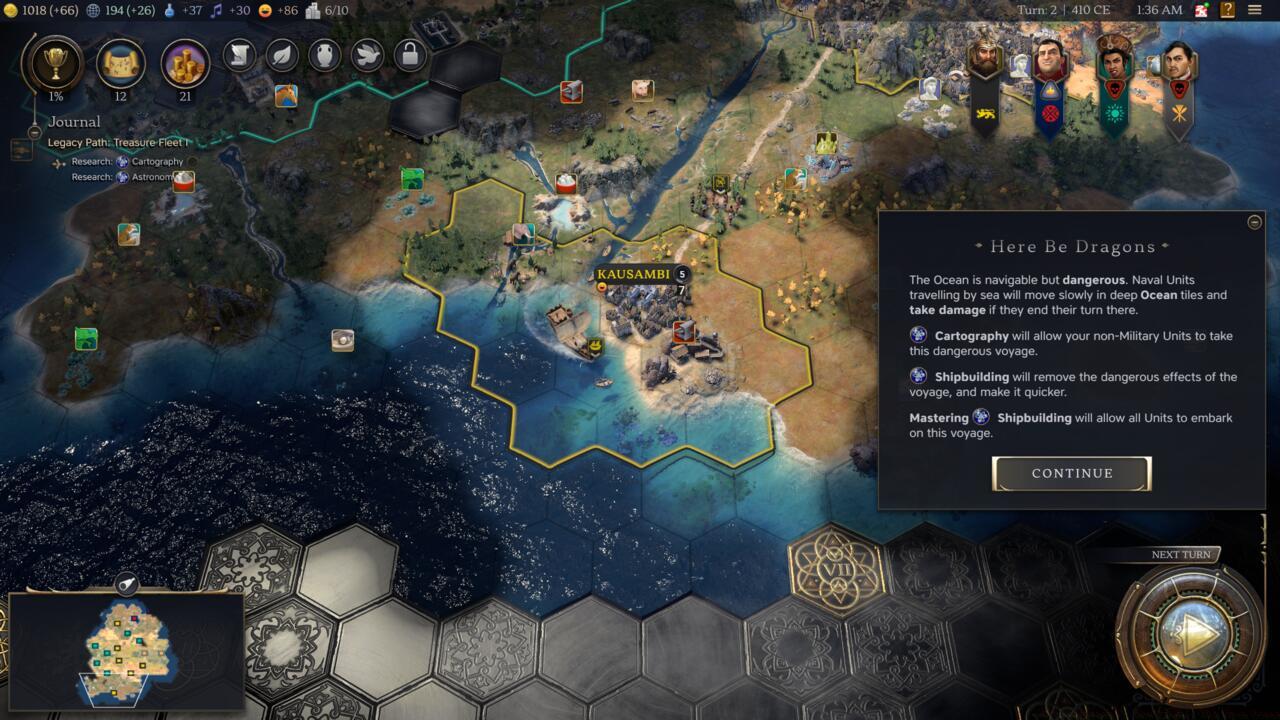End the turn with Next Turn button
This screenshot has height=720, width=1280.
click(1190, 635)
